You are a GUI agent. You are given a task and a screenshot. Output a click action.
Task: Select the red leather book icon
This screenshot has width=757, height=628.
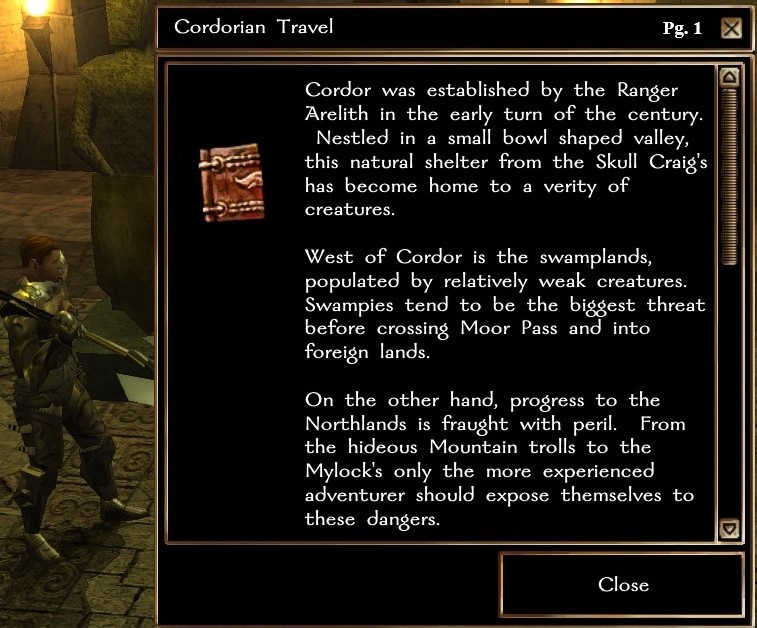coord(231,182)
